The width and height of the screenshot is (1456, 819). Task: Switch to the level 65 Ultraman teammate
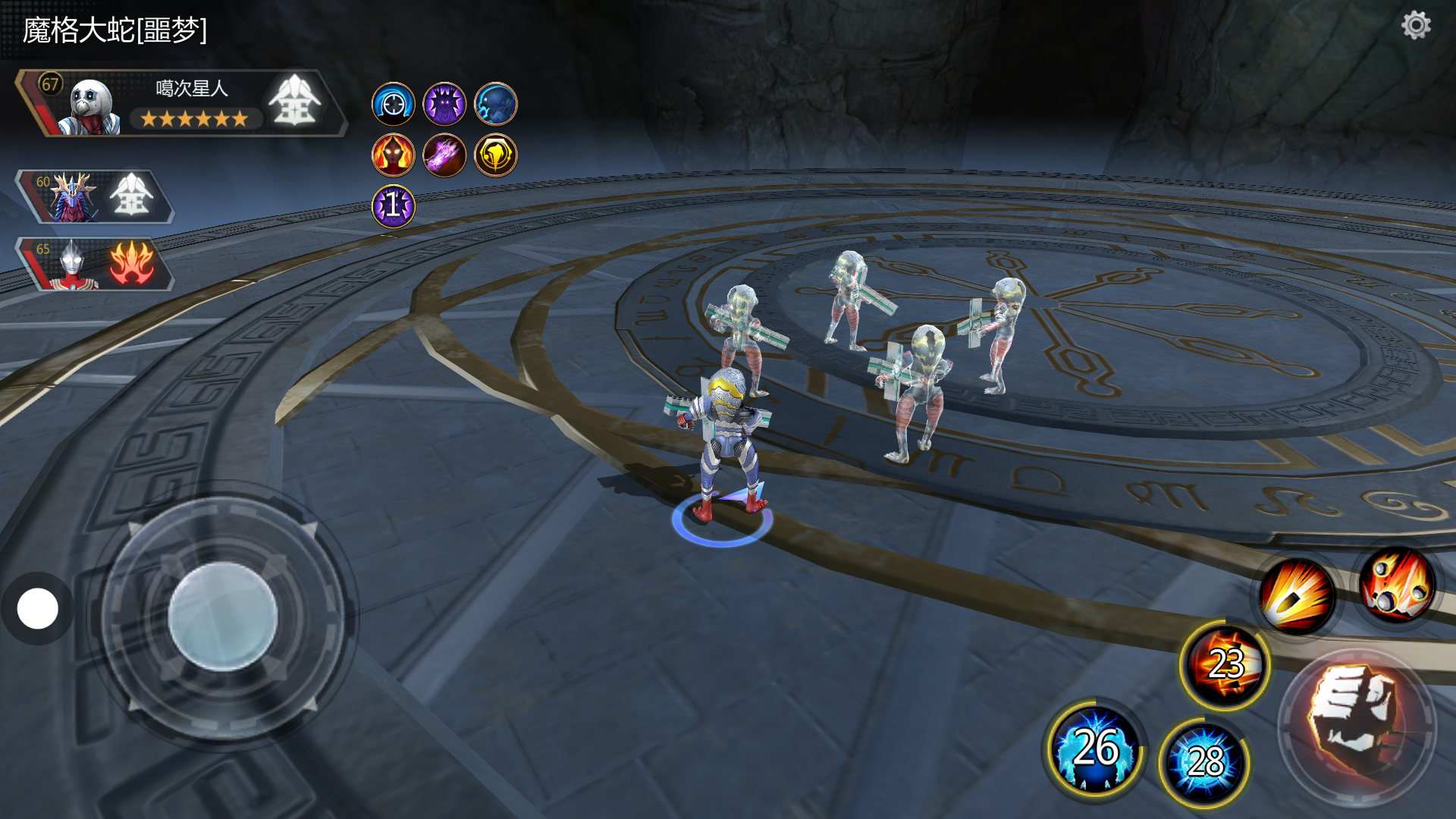(73, 265)
